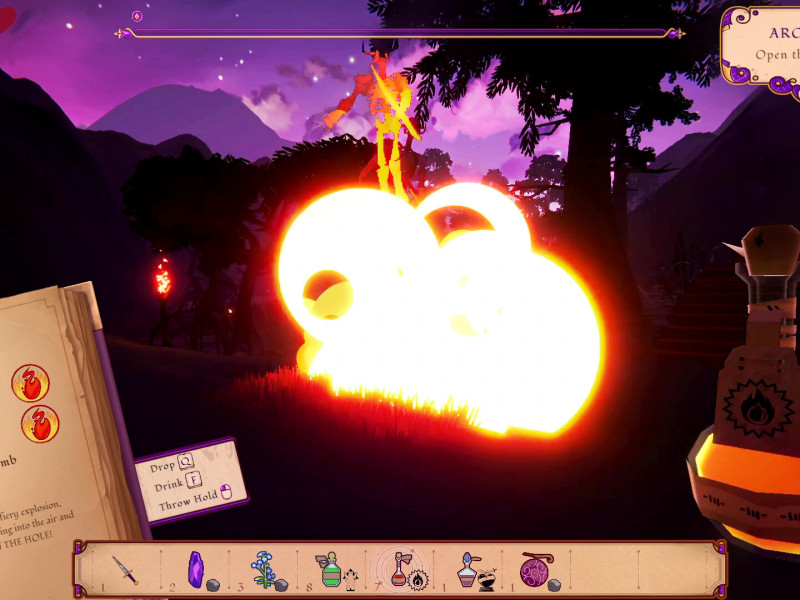This screenshot has width=800, height=600.
Task: Equip the green potion bottle
Action: [x=330, y=570]
